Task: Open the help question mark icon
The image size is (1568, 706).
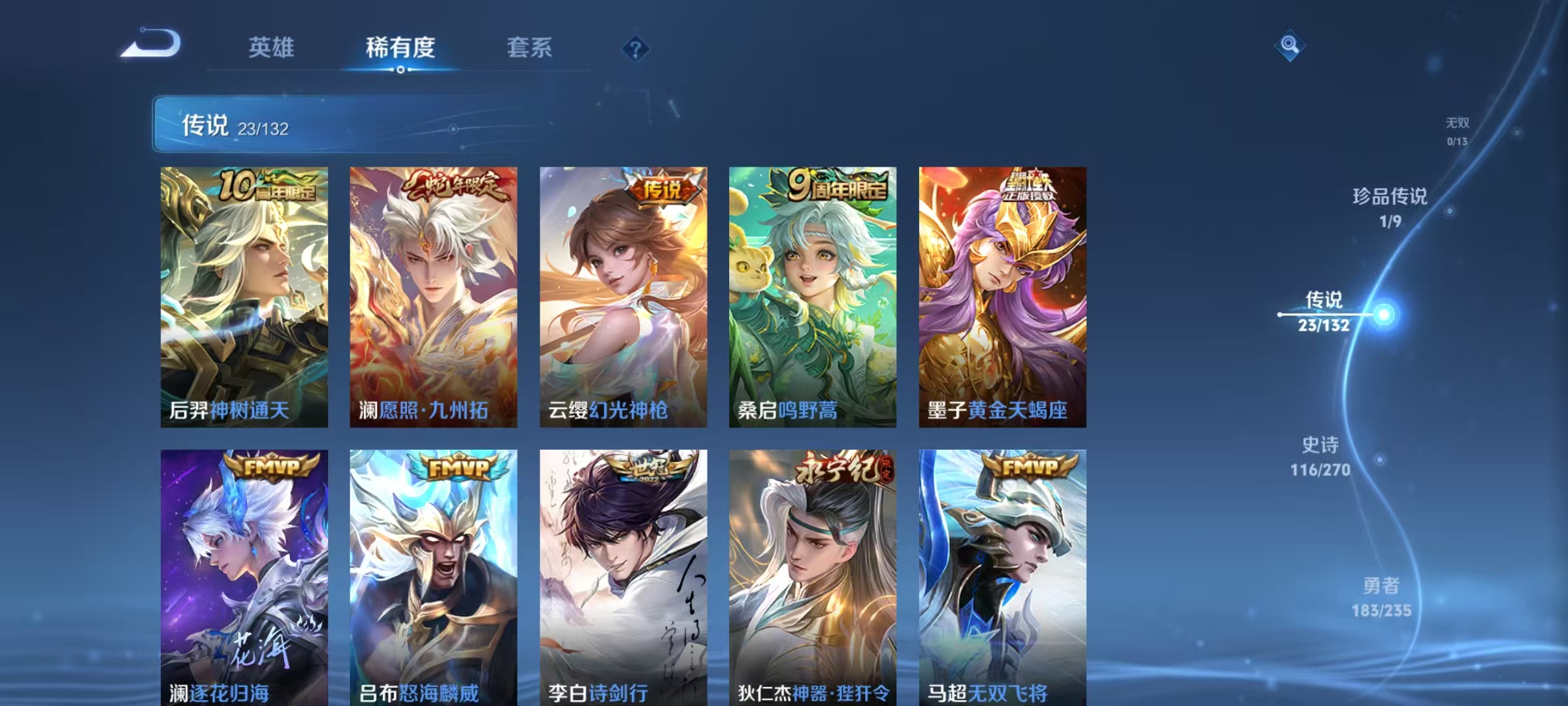Action: pos(637,49)
